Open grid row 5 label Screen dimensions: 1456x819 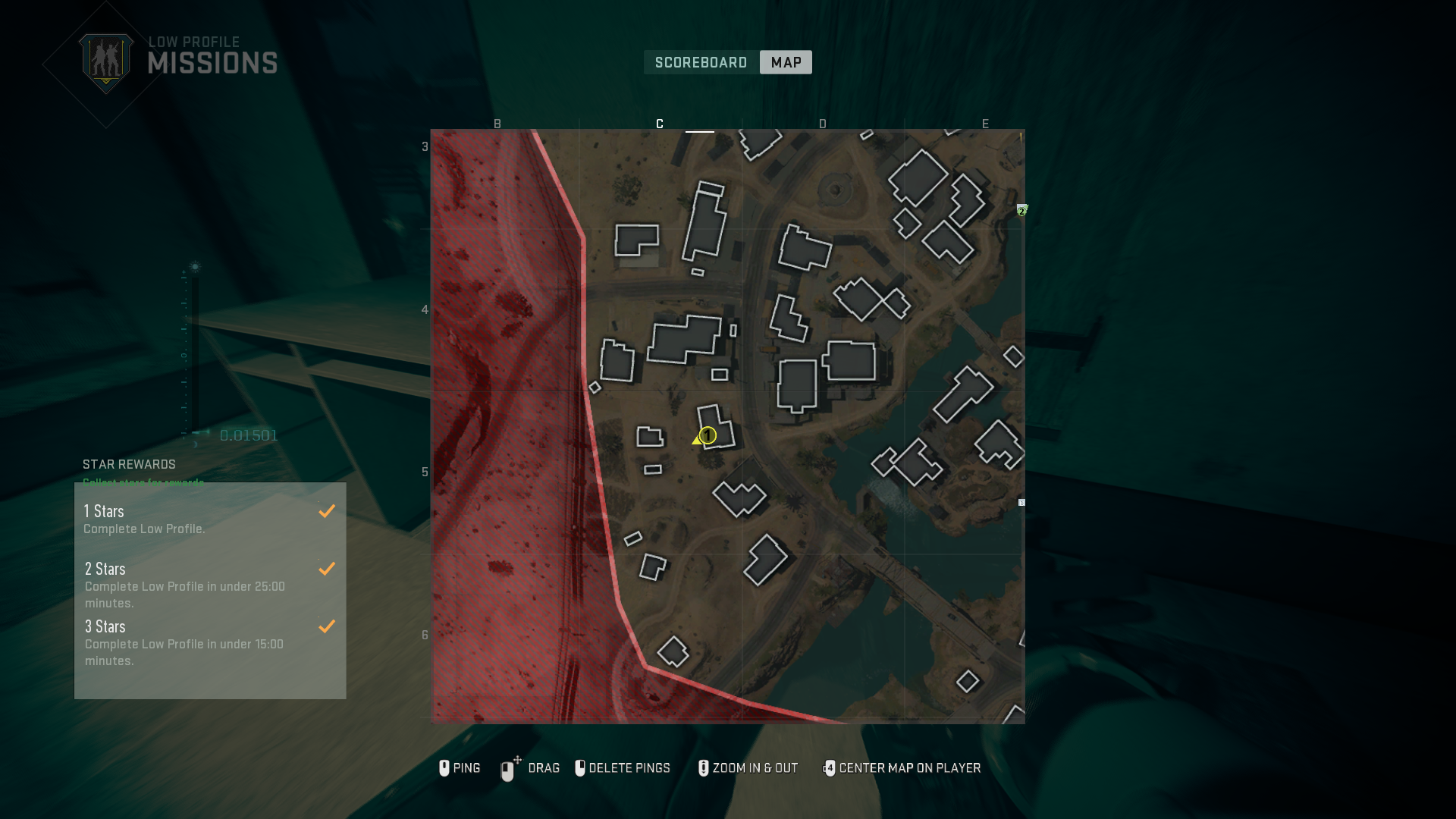[x=424, y=472]
